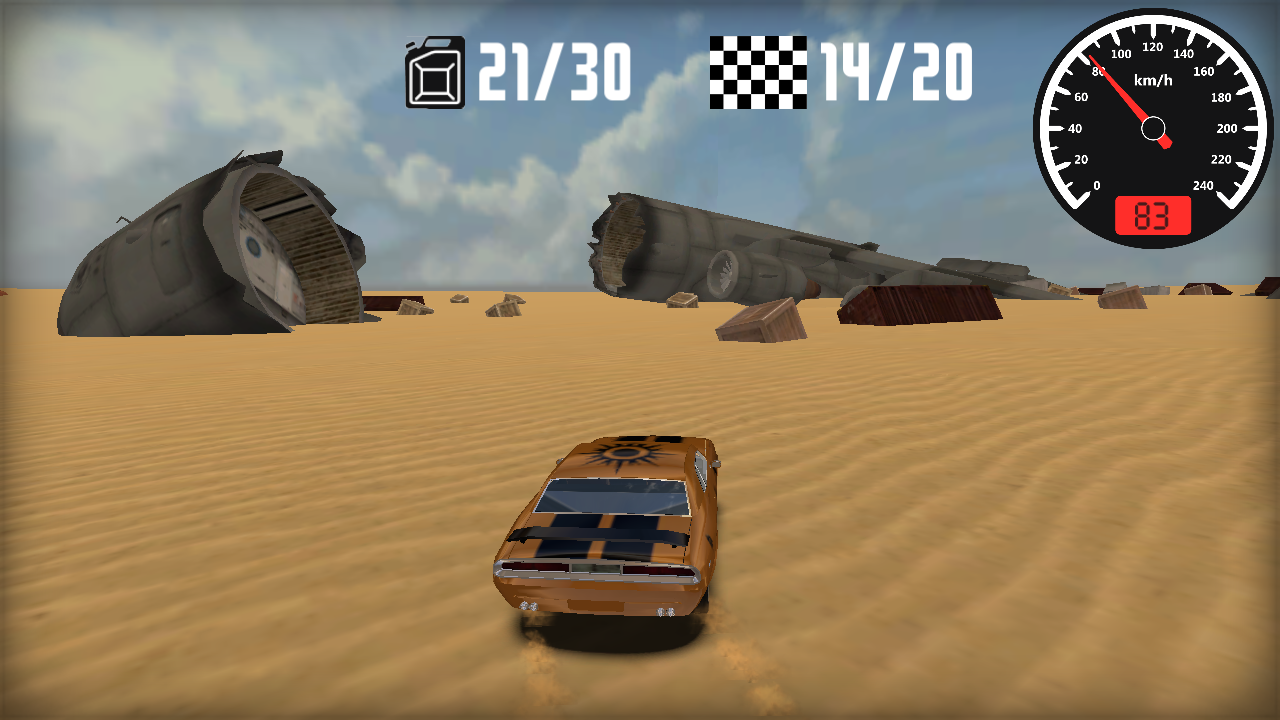Click the red digital speed readout 83
The height and width of the screenshot is (720, 1280).
click(x=1151, y=213)
